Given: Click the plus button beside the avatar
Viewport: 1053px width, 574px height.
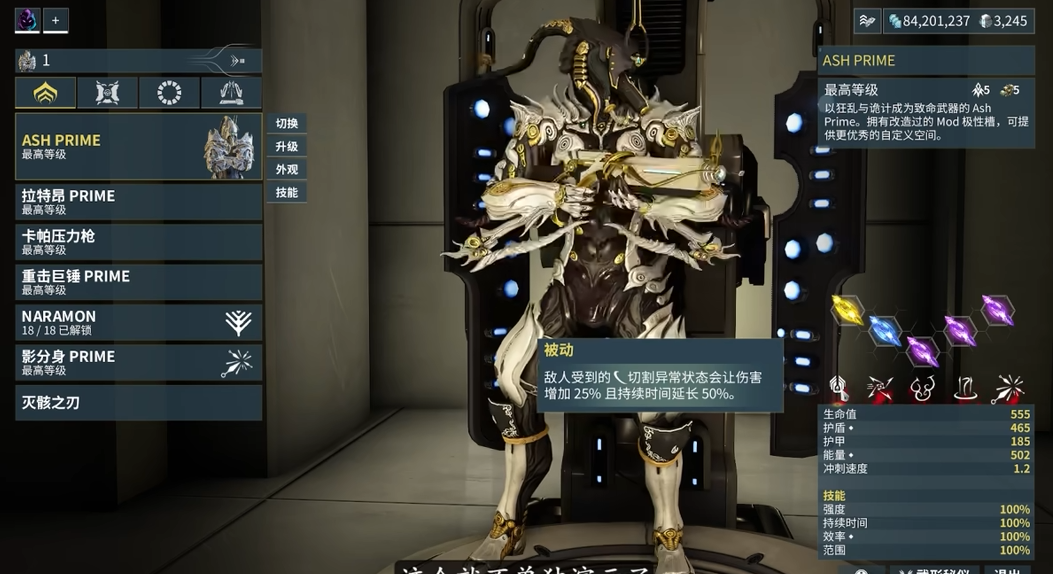Looking at the screenshot, I should click(x=56, y=20).
